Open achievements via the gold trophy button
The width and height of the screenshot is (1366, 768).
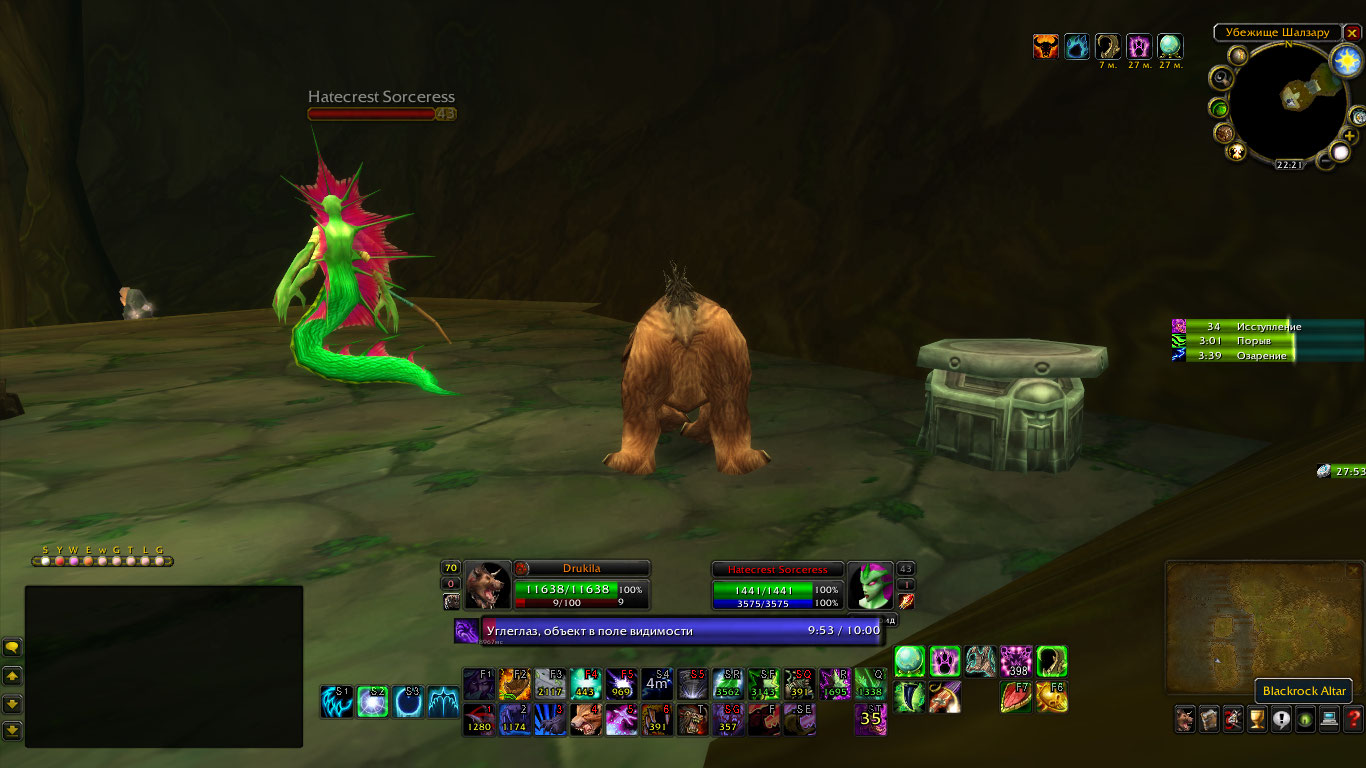[x=1257, y=718]
